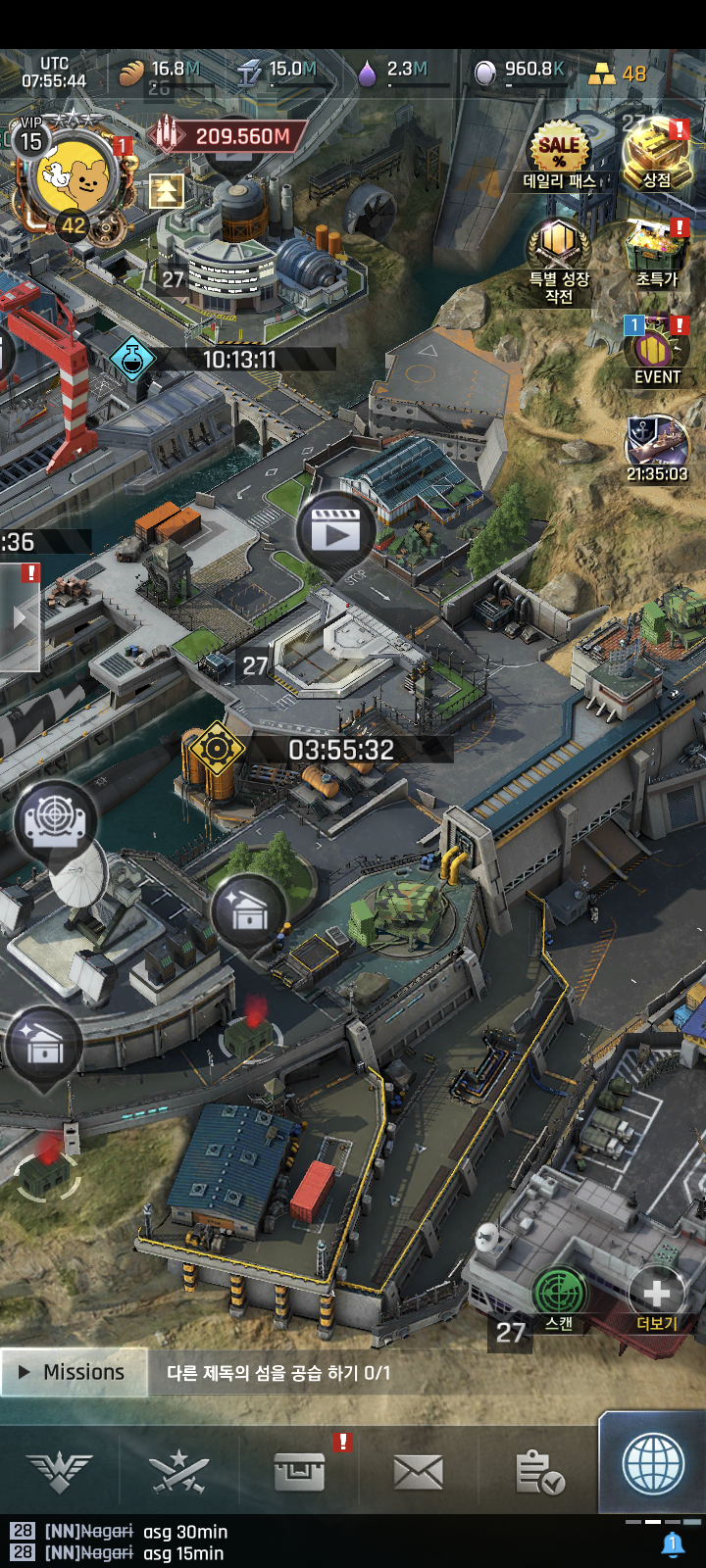The width and height of the screenshot is (706, 1568).
Task: Open the inventory box with alert
Action: click(300, 1471)
